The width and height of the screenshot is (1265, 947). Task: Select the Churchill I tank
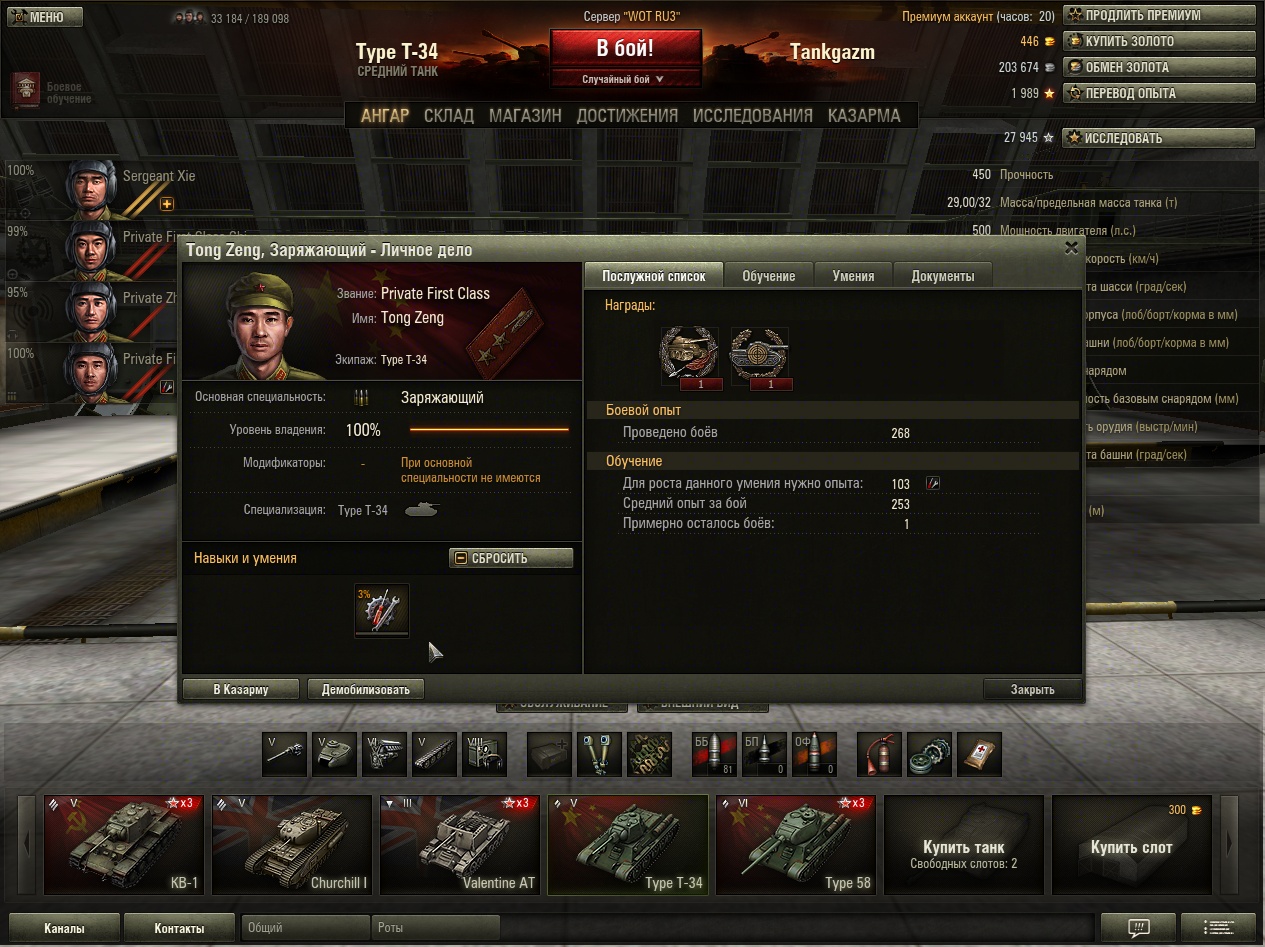point(291,845)
